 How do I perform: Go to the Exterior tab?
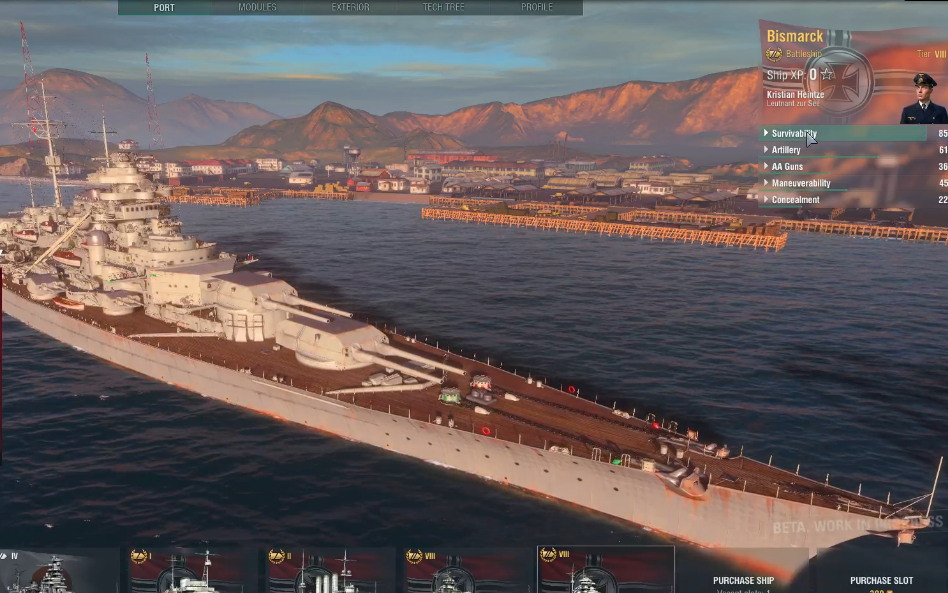350,7
